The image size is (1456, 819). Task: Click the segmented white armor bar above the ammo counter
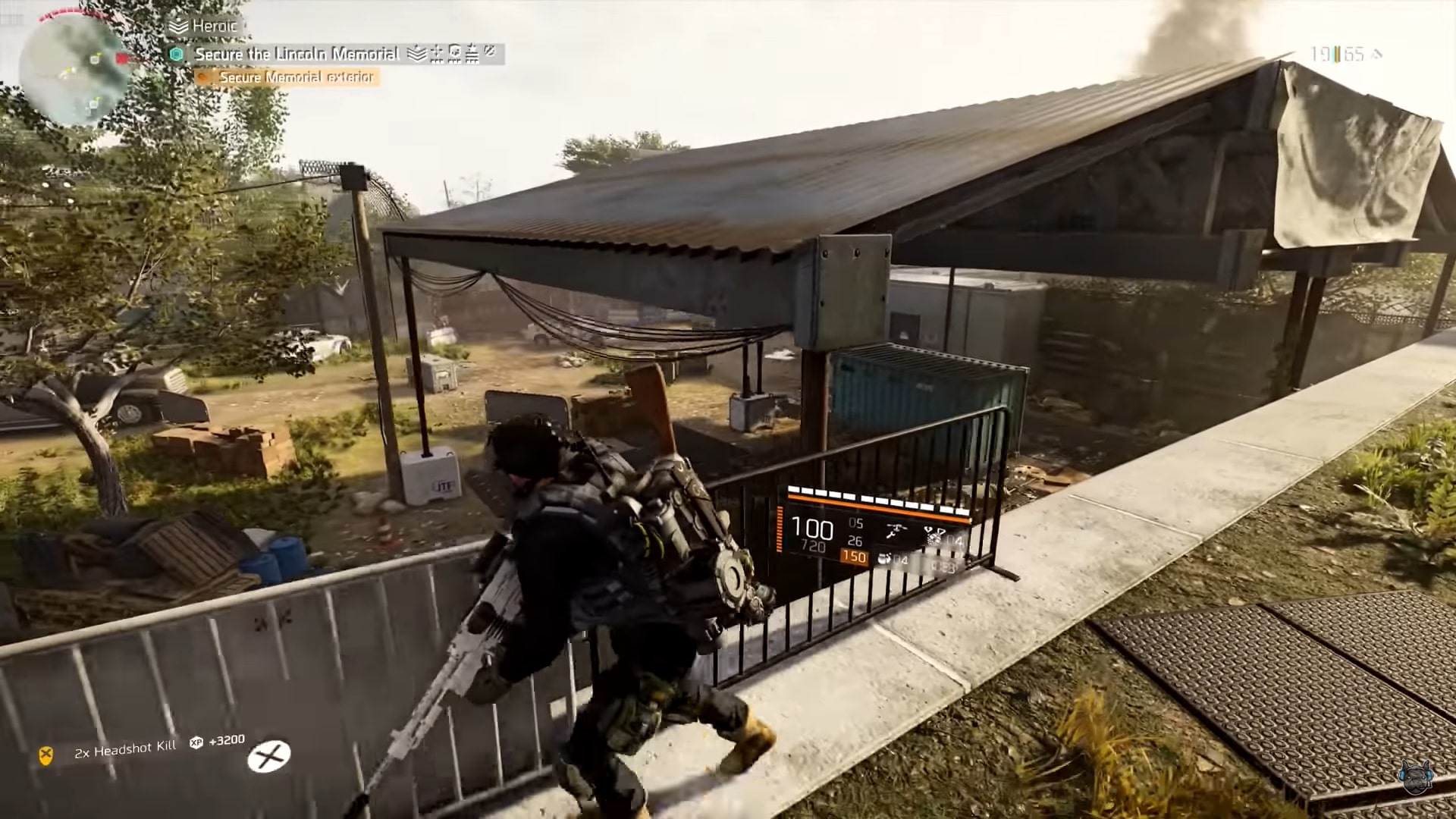[x=872, y=497]
